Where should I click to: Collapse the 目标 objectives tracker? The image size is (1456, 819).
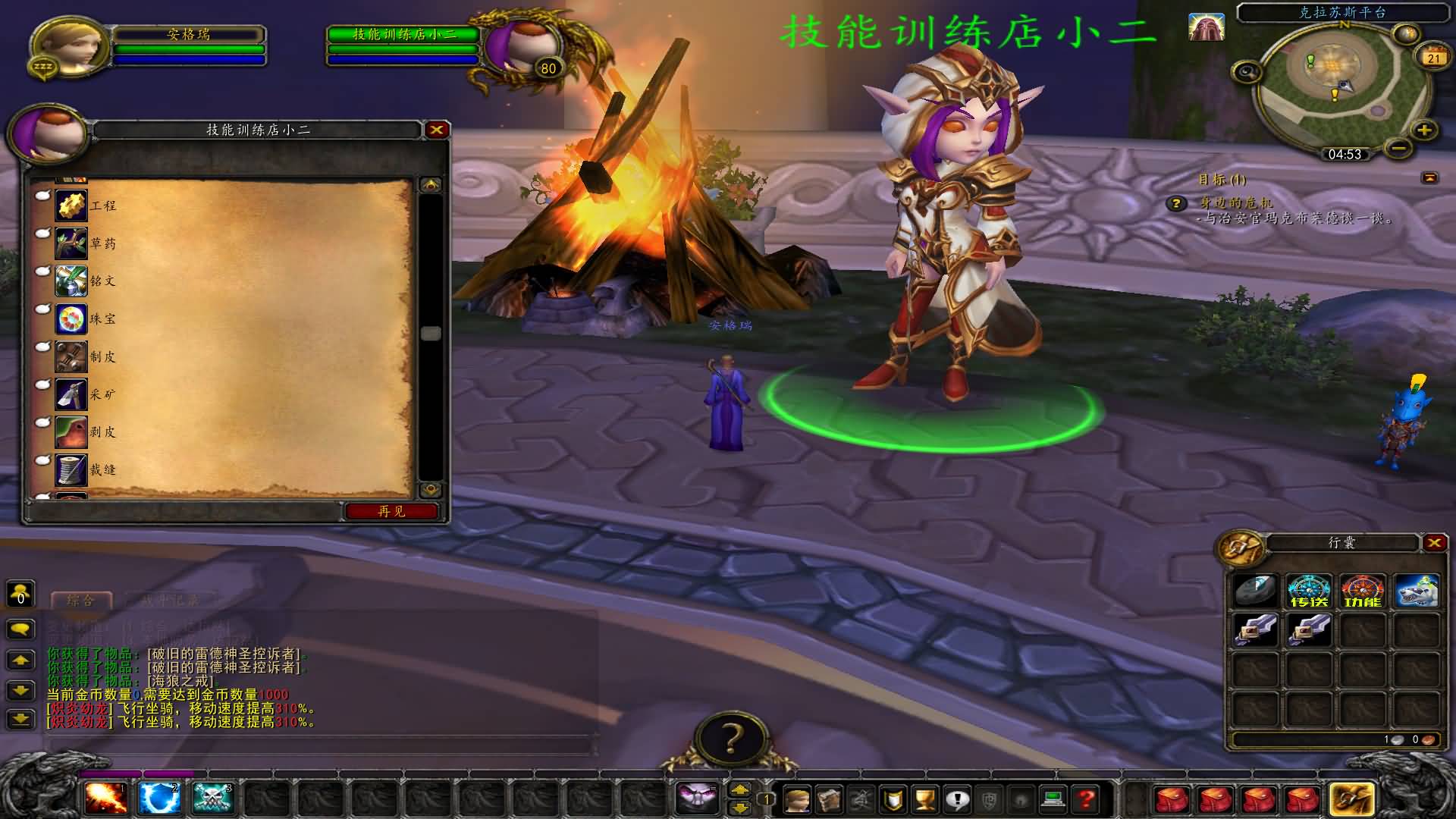1429,177
